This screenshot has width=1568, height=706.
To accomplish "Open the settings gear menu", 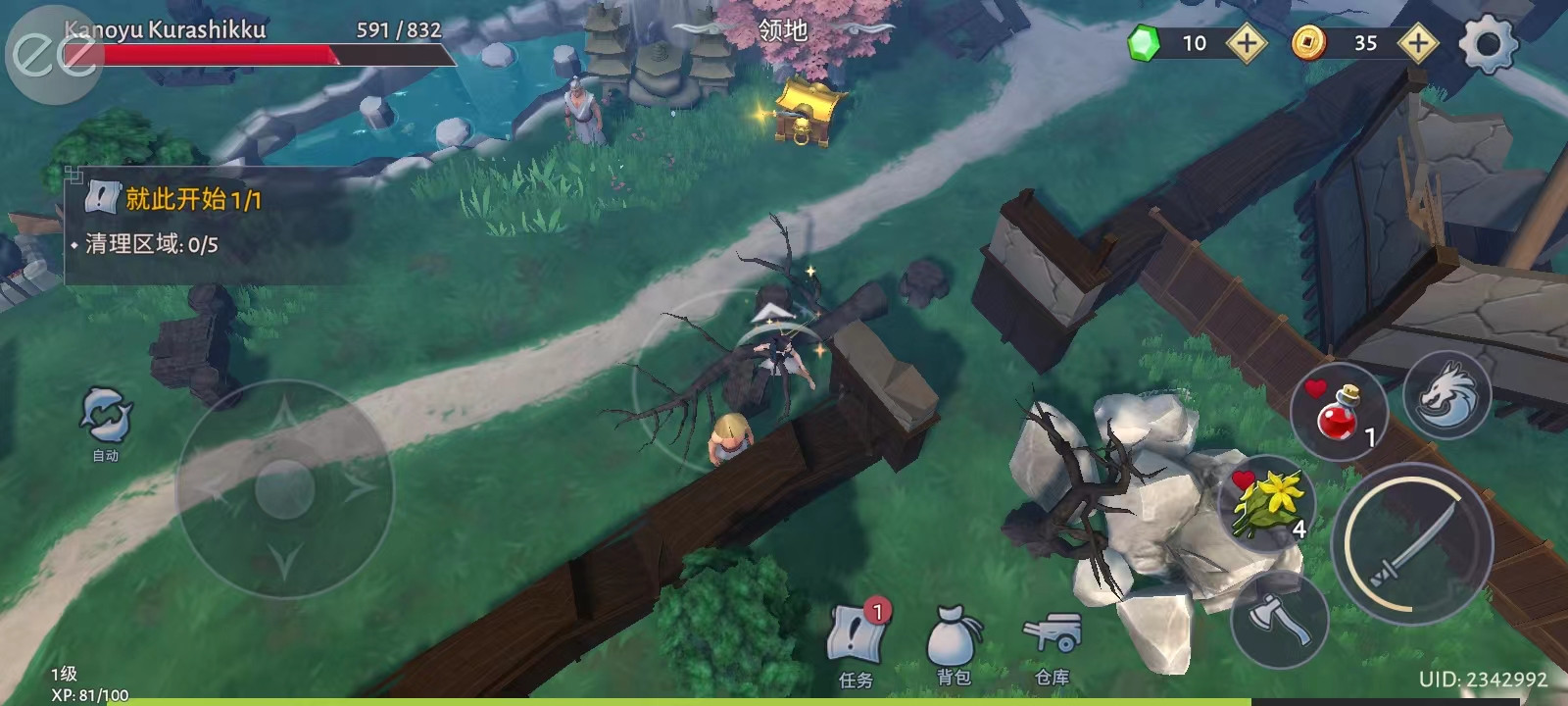I will [x=1488, y=43].
